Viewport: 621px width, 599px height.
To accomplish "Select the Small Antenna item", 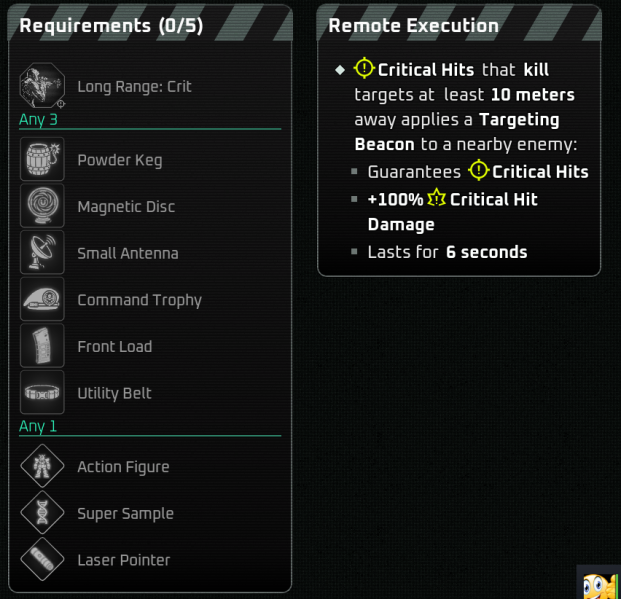I will click(x=127, y=253).
